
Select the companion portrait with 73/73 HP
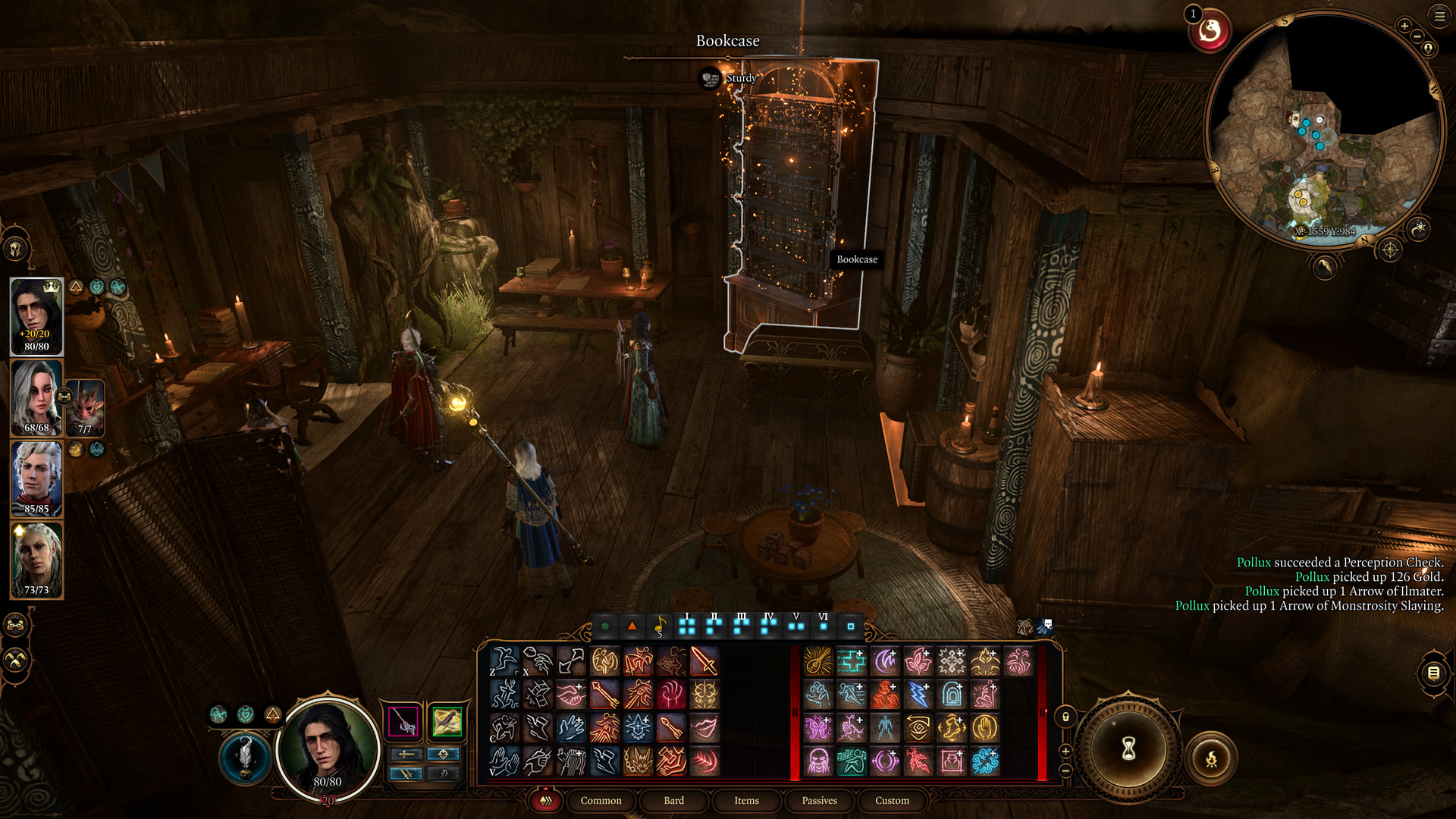pyautogui.click(x=36, y=560)
